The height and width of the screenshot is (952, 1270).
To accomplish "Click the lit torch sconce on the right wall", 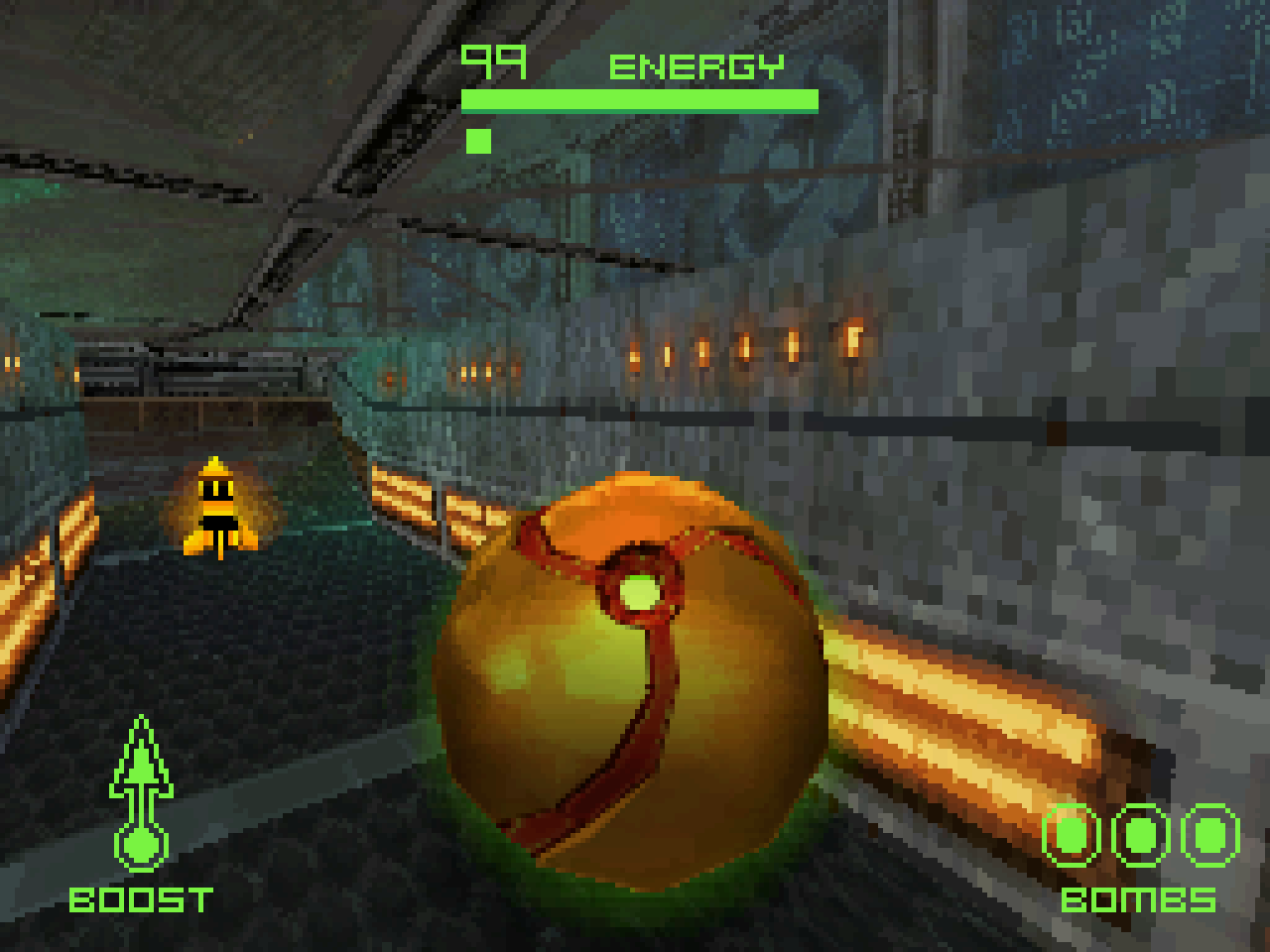I will (850, 337).
